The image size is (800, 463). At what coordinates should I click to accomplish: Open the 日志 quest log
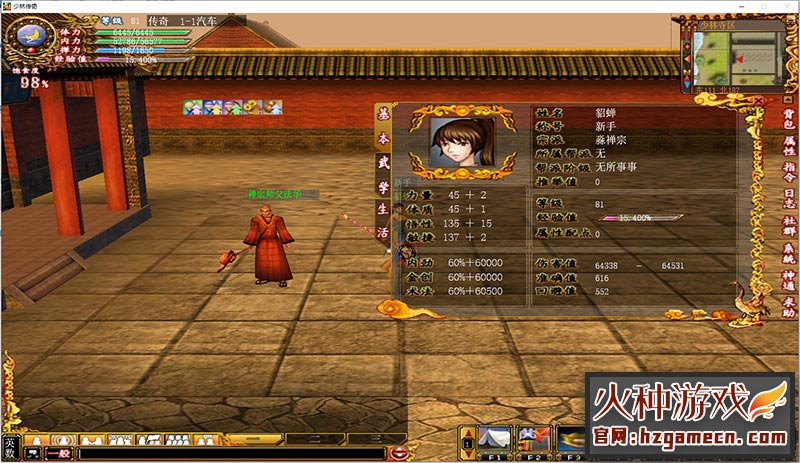(x=790, y=199)
